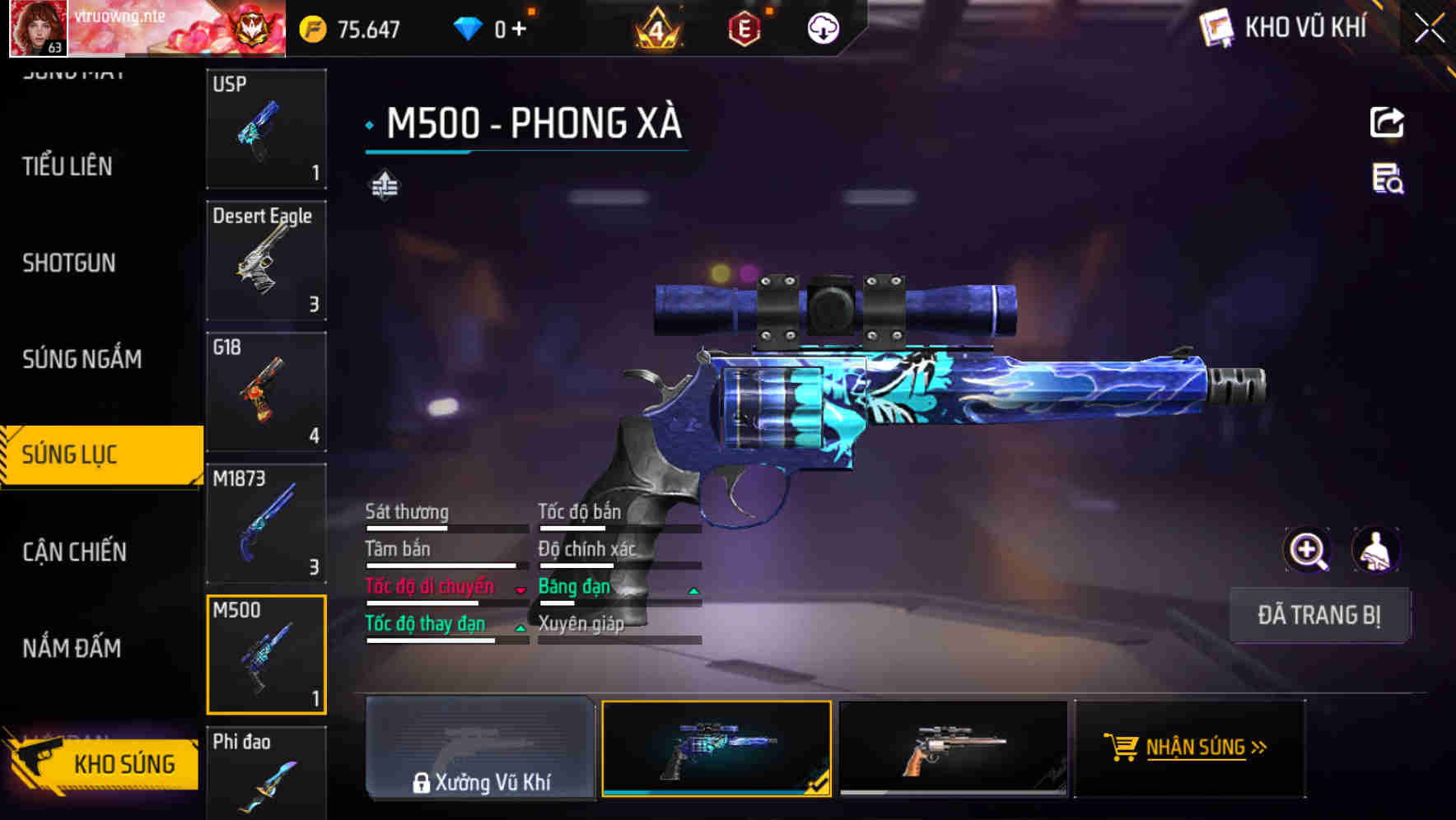
Task: Preview the skin on character with person icon
Action: [1375, 550]
